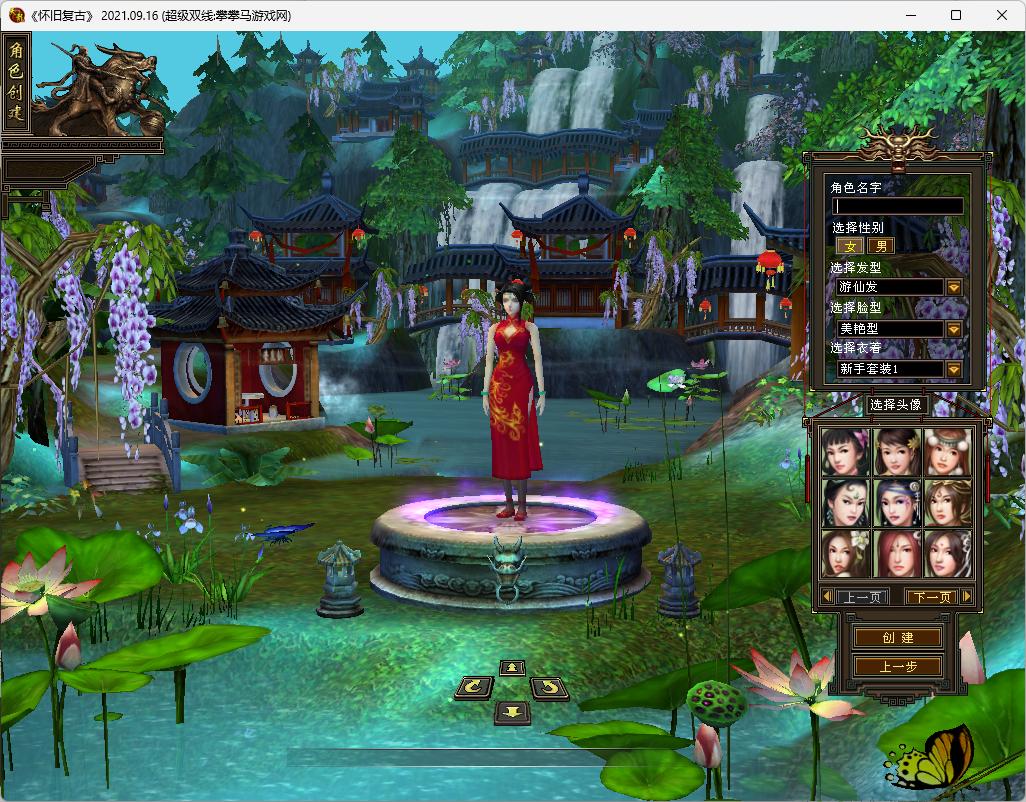This screenshot has height=802, width=1026.
Task: Click the up arrow camera button
Action: [512, 667]
